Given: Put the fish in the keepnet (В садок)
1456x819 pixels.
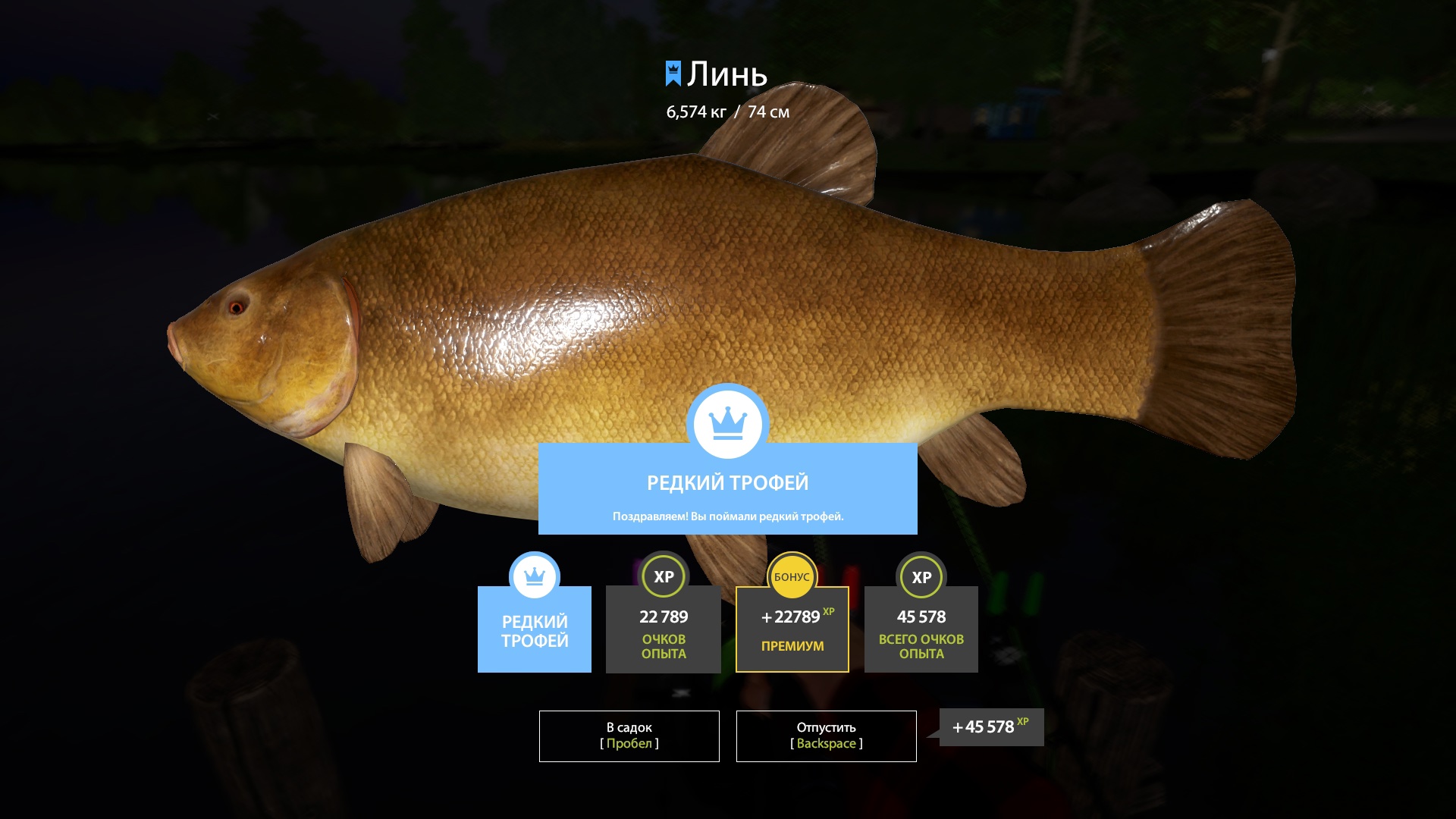Looking at the screenshot, I should [x=629, y=736].
